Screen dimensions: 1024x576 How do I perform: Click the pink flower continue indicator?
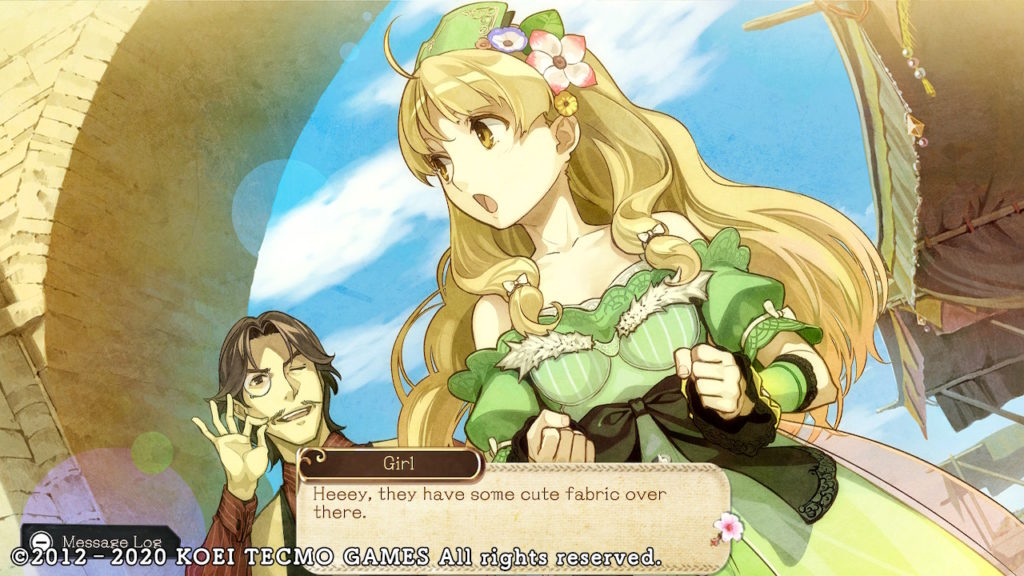click(x=725, y=526)
